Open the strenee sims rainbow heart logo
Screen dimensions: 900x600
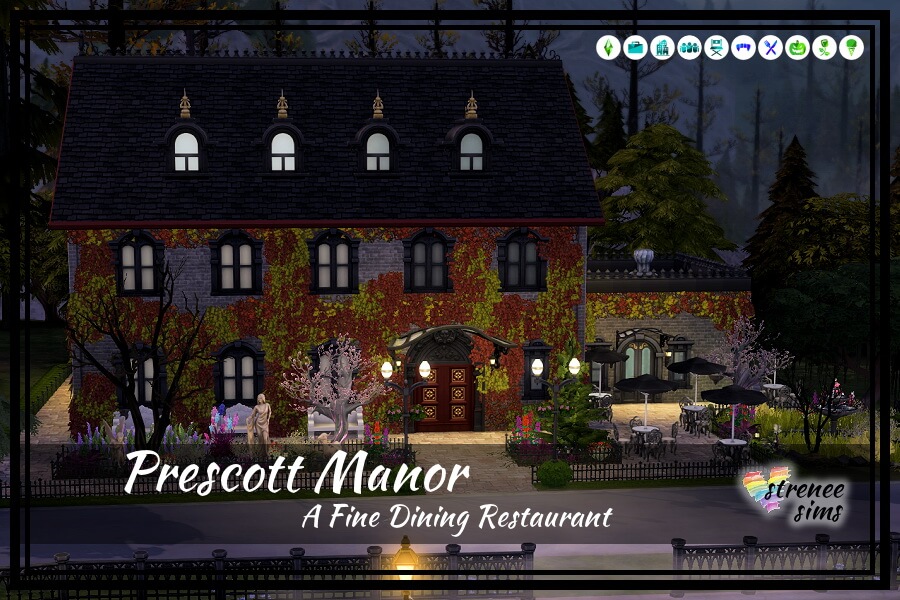(793, 498)
